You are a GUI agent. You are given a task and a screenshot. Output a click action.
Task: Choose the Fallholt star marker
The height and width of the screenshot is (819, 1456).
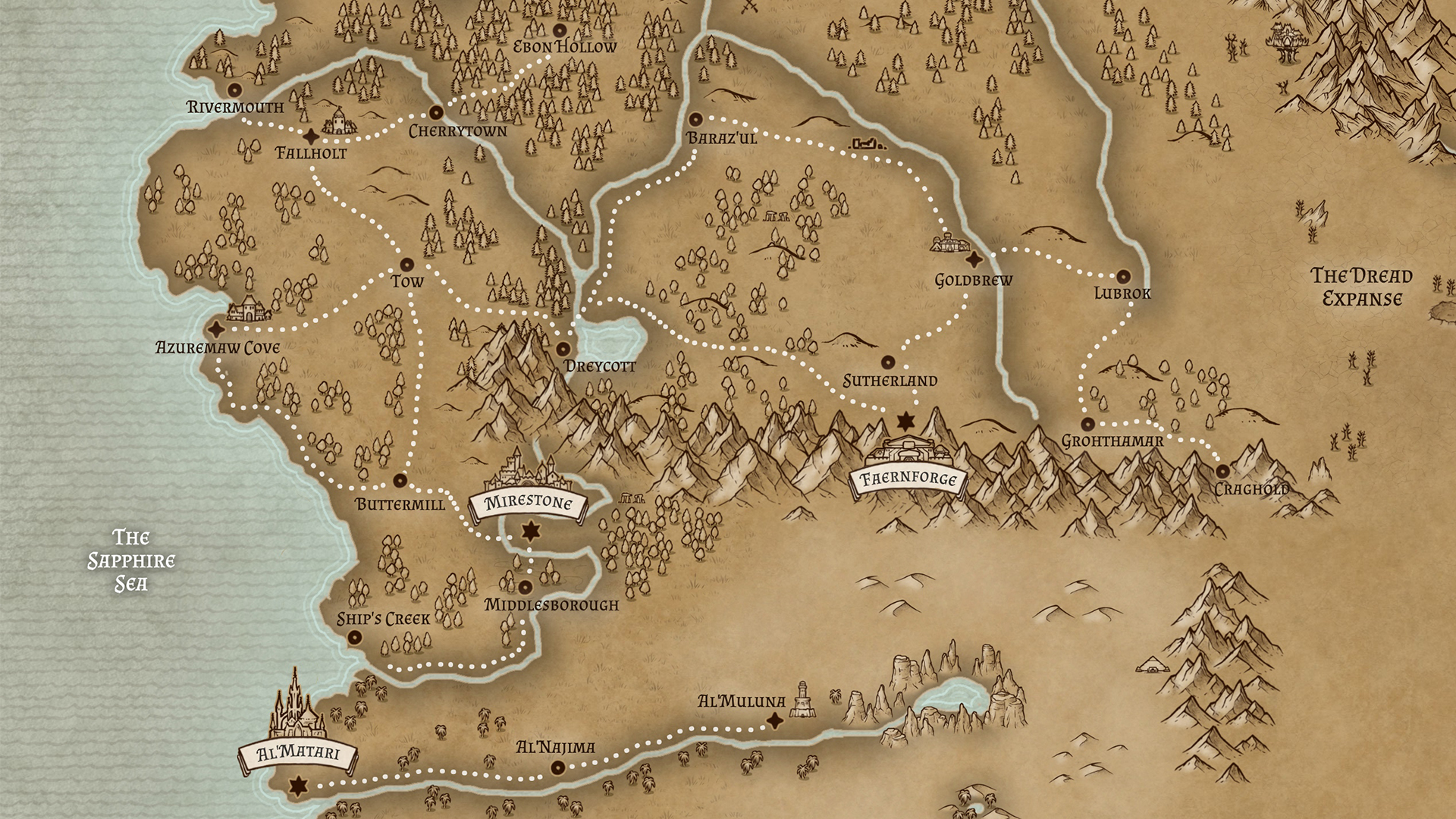311,136
